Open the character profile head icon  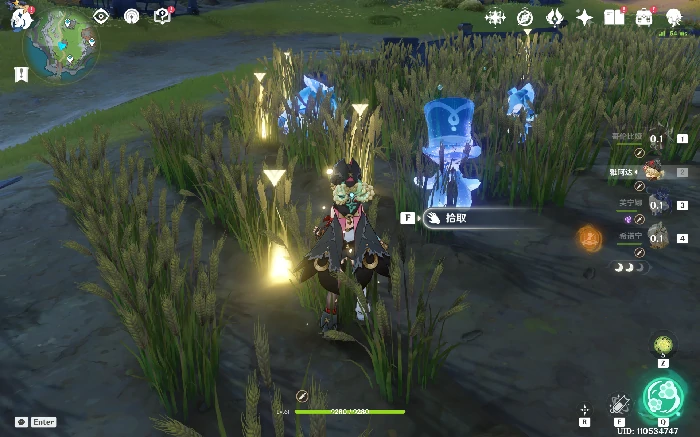674,17
